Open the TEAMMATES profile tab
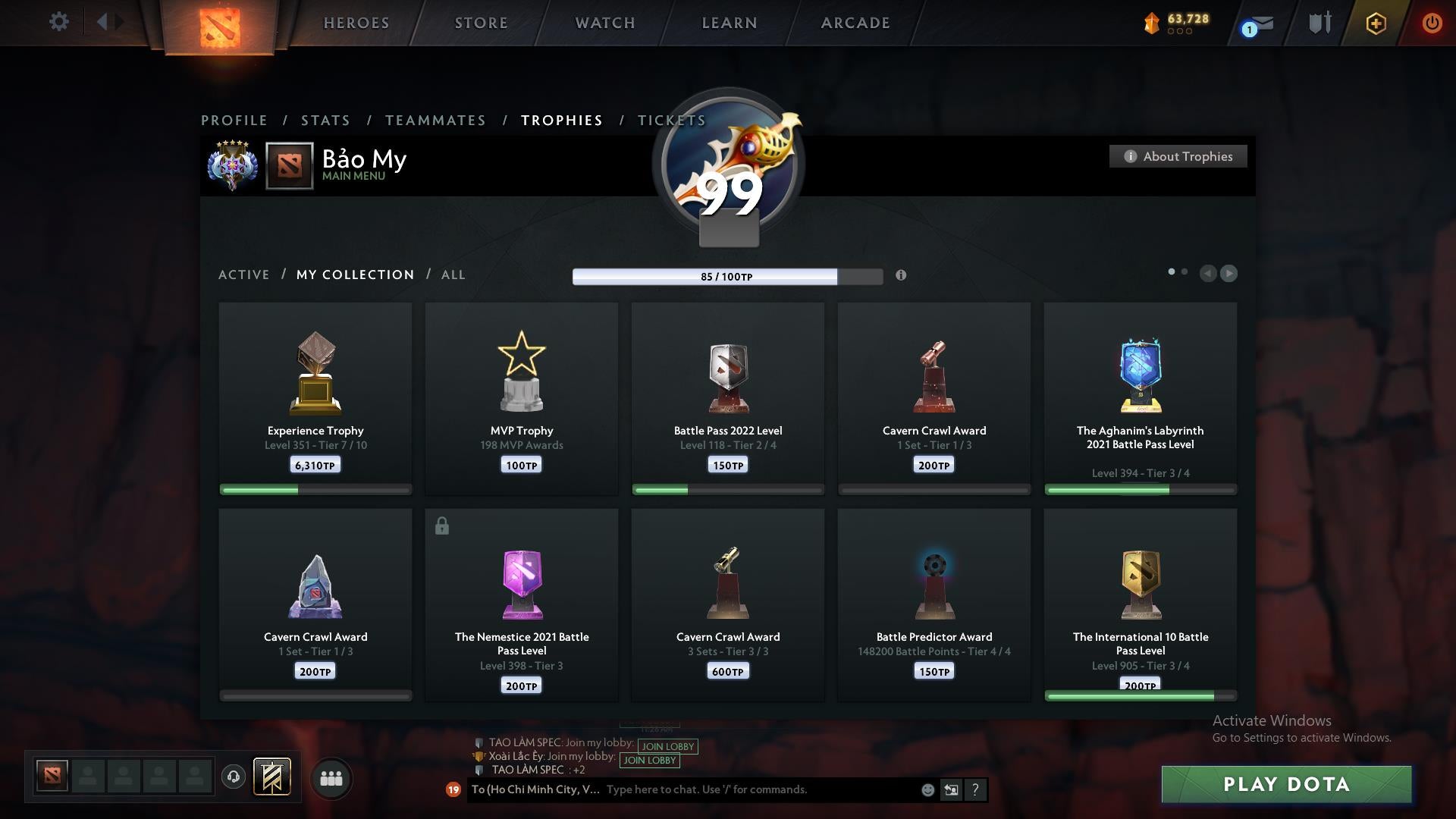The image size is (1456, 819). pos(436,120)
